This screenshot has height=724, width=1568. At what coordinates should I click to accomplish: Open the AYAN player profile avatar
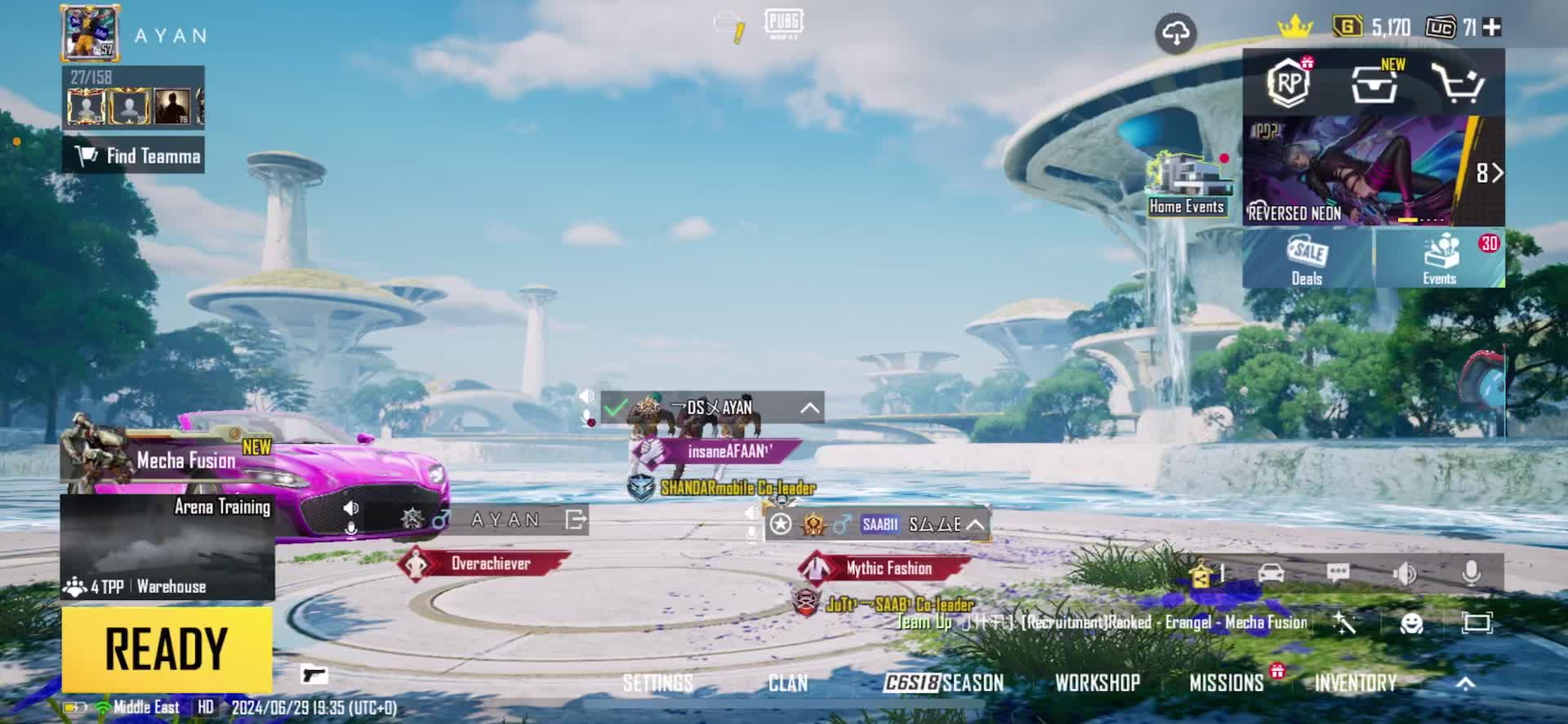coord(90,34)
